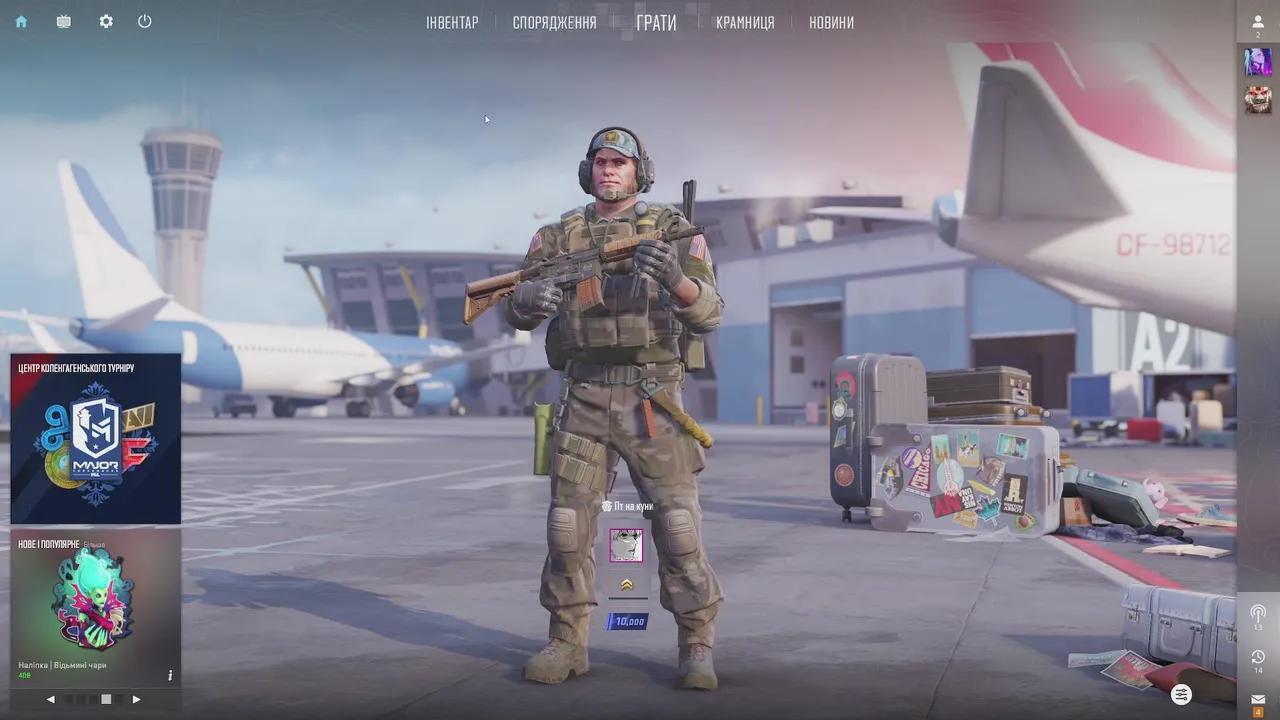Go back with the carousel left arrow

point(51,699)
